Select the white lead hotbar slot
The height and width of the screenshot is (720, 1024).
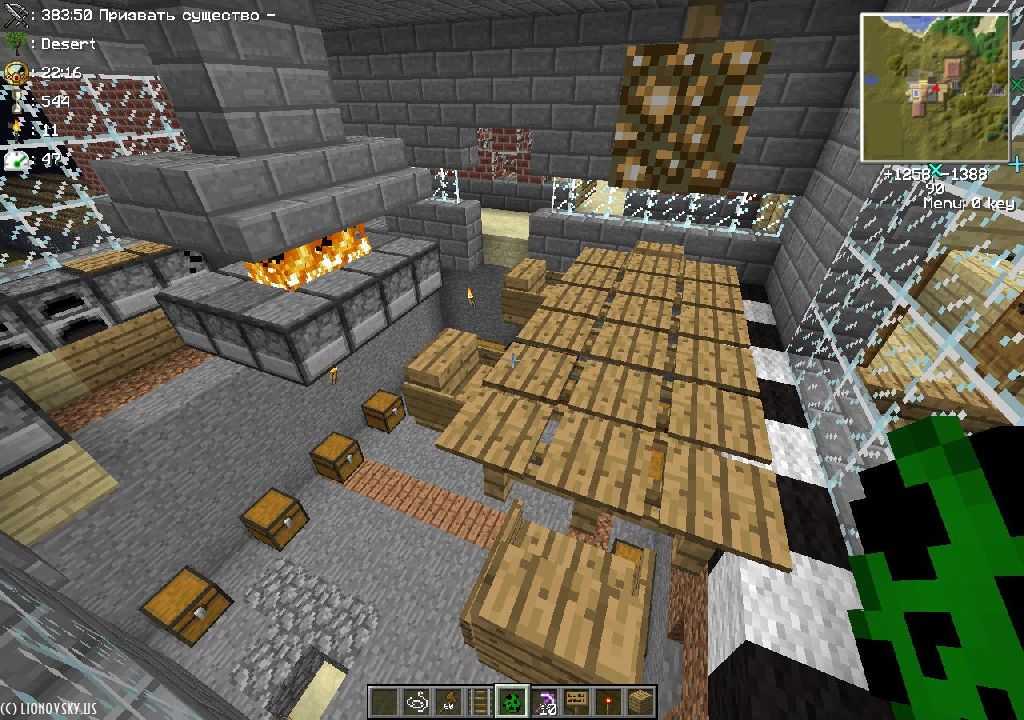pos(416,702)
